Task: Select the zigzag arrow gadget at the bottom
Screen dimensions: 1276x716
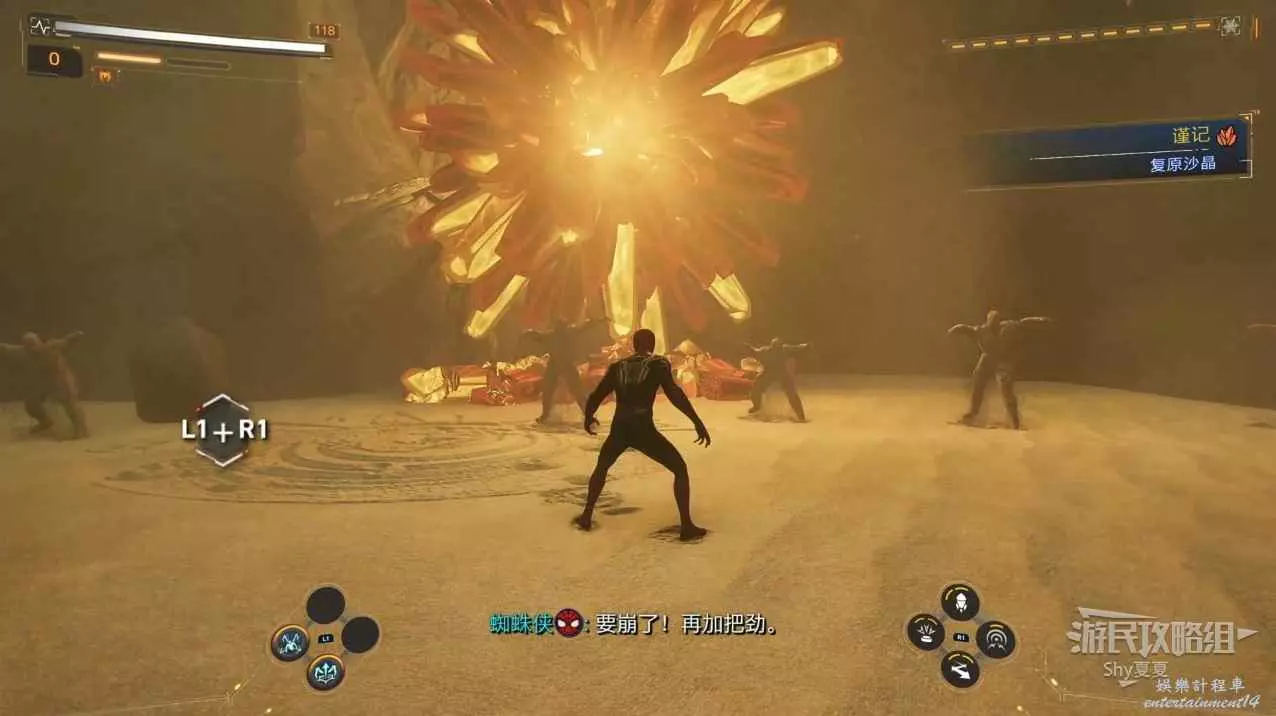Action: 960,669
